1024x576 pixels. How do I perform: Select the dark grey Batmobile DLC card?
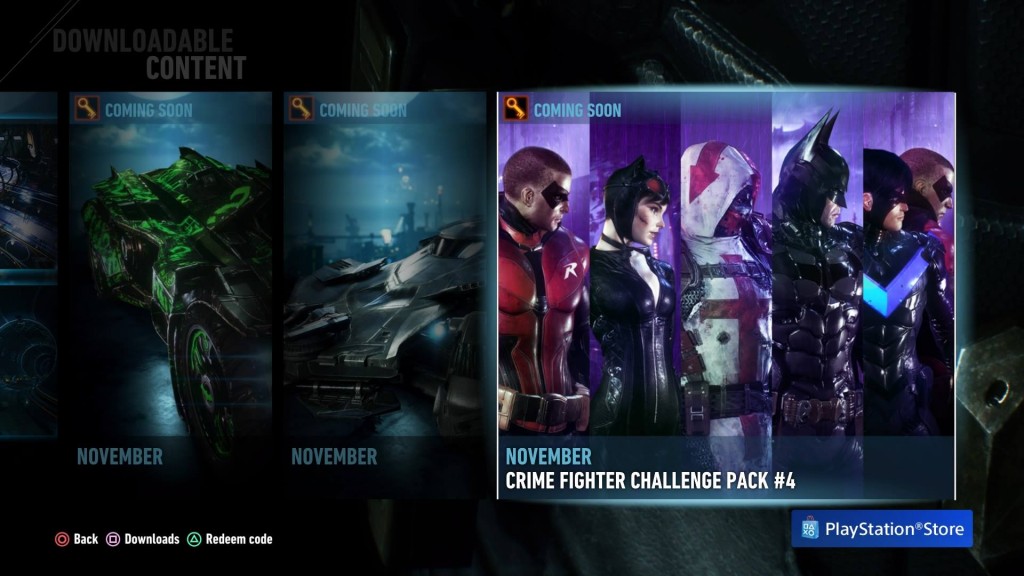384,295
